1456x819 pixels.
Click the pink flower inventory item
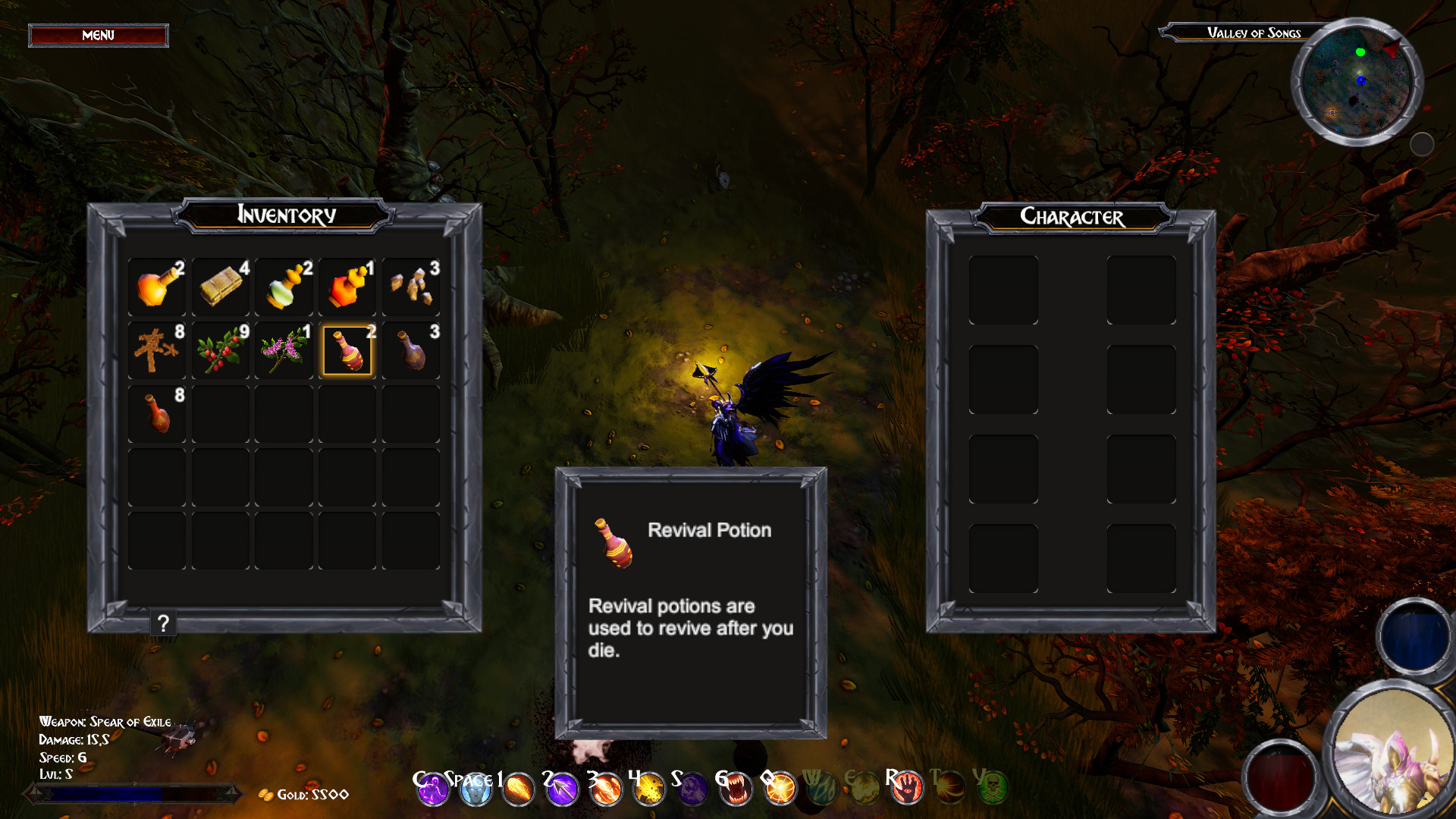click(x=283, y=351)
